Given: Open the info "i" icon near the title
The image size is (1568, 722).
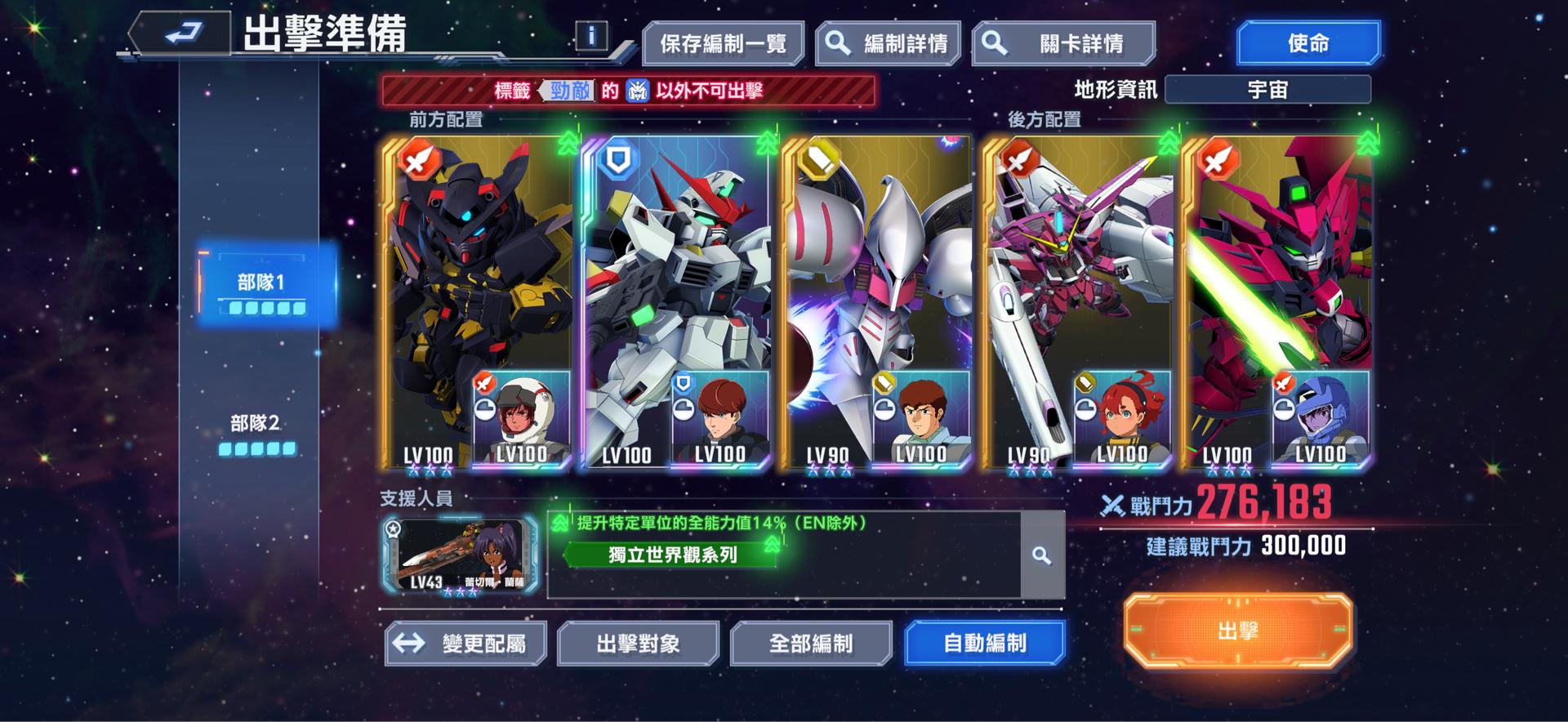Looking at the screenshot, I should [590, 36].
